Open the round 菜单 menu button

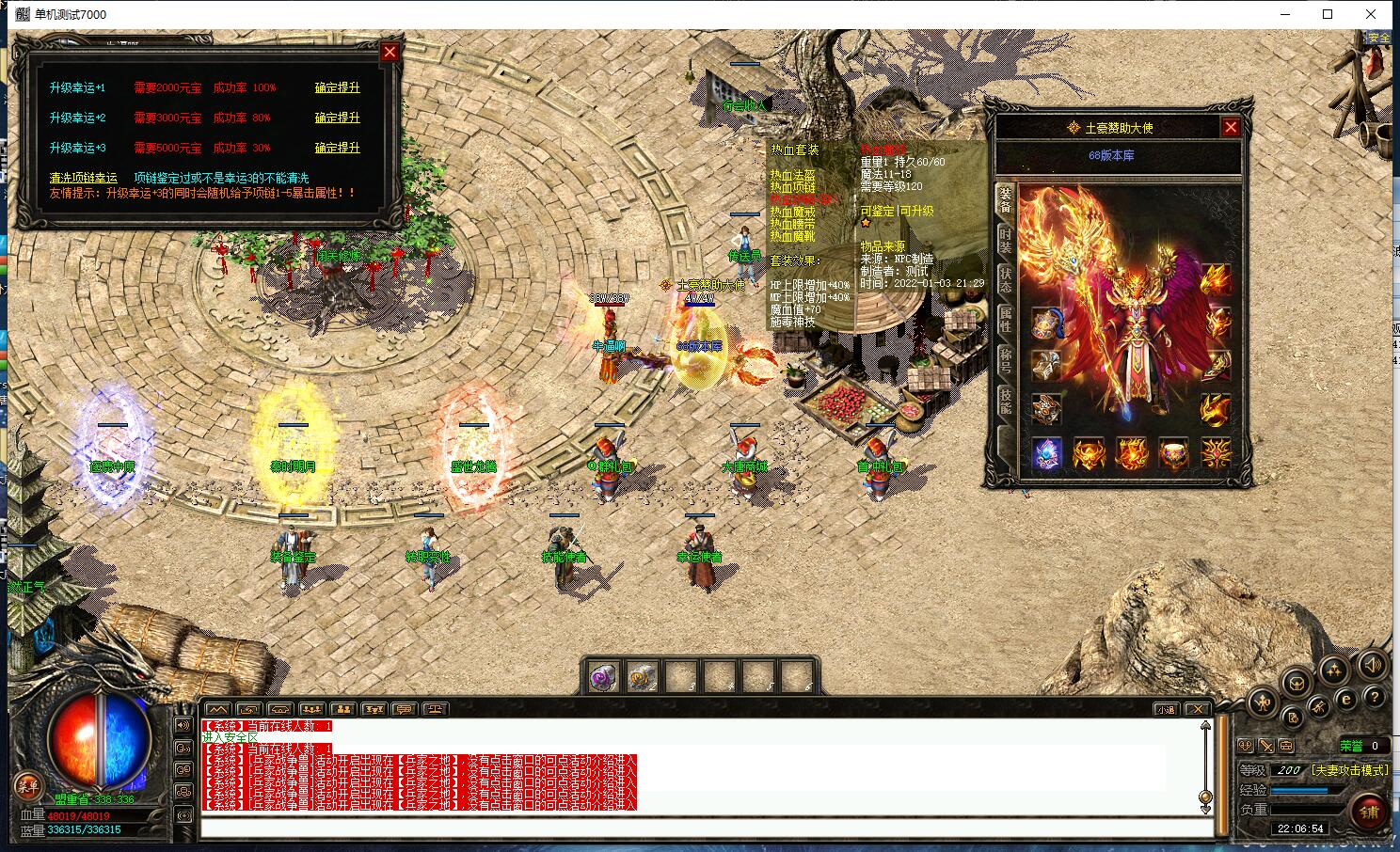27,787
